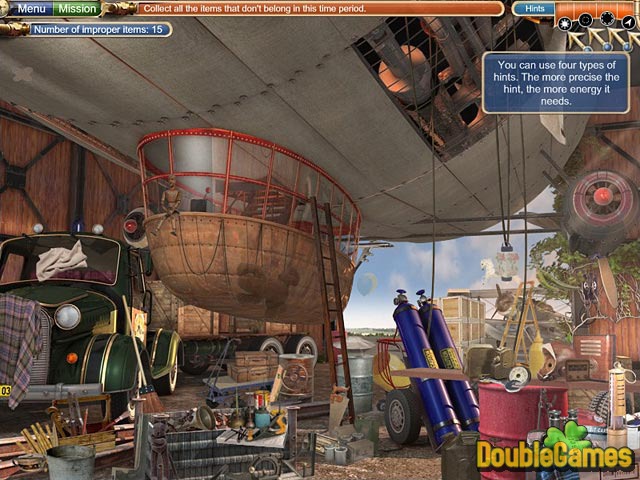Open the Menu button
The height and width of the screenshot is (480, 640).
point(33,9)
